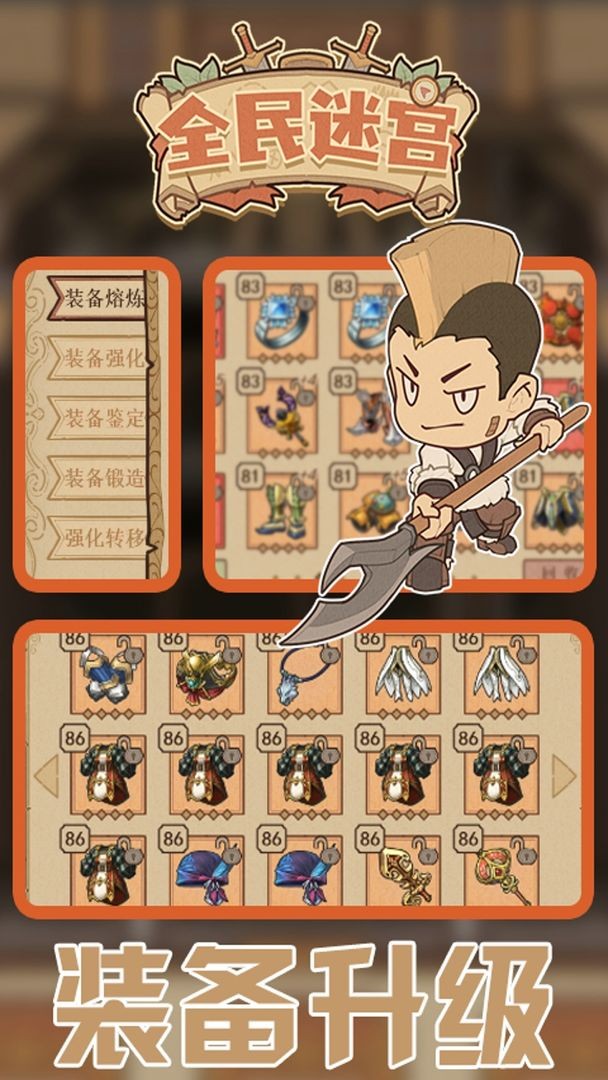
Task: Switch to the 装备熔炼 tab
Action: [x=102, y=298]
